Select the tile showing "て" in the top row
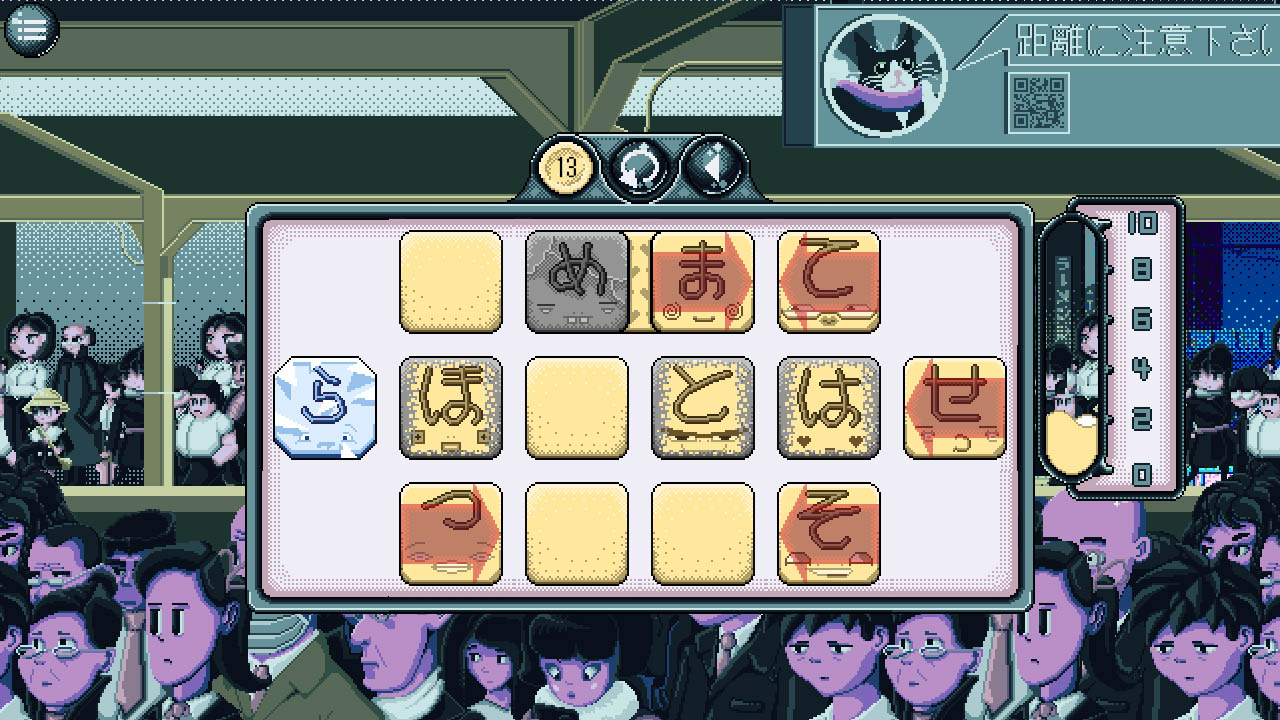The width and height of the screenshot is (1280, 720). 827,281
